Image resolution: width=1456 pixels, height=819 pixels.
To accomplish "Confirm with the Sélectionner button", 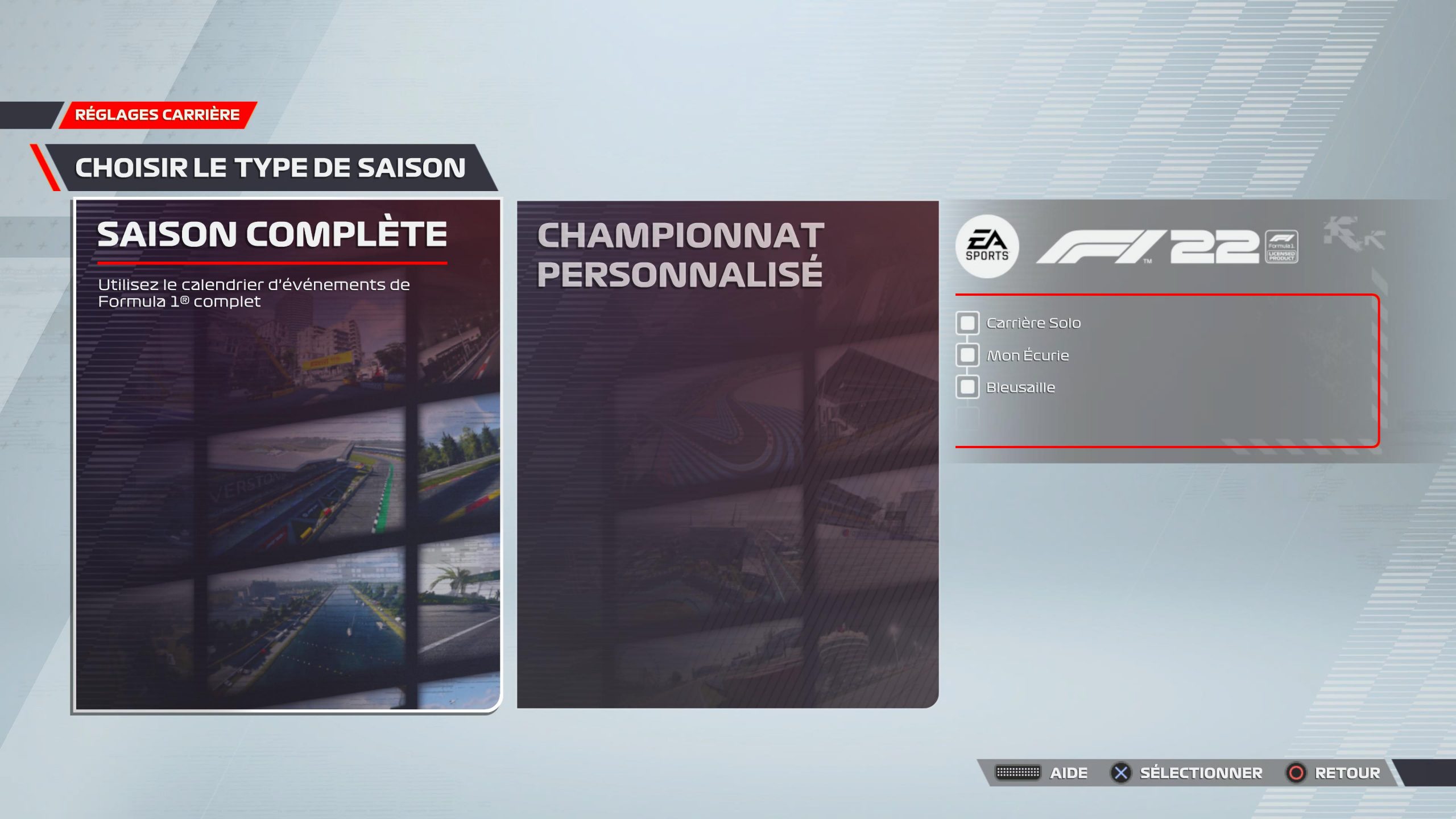I will pos(1187,773).
